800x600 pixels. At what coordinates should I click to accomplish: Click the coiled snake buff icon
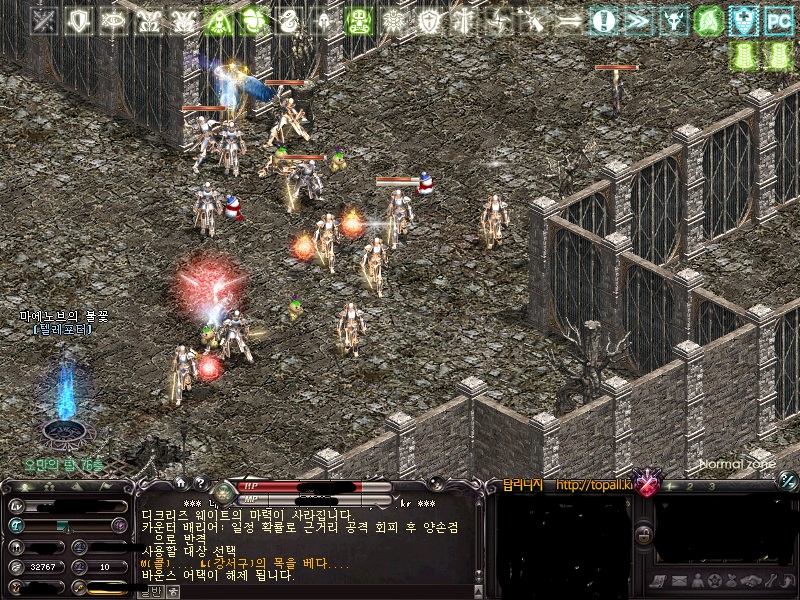pyautogui.click(x=288, y=19)
